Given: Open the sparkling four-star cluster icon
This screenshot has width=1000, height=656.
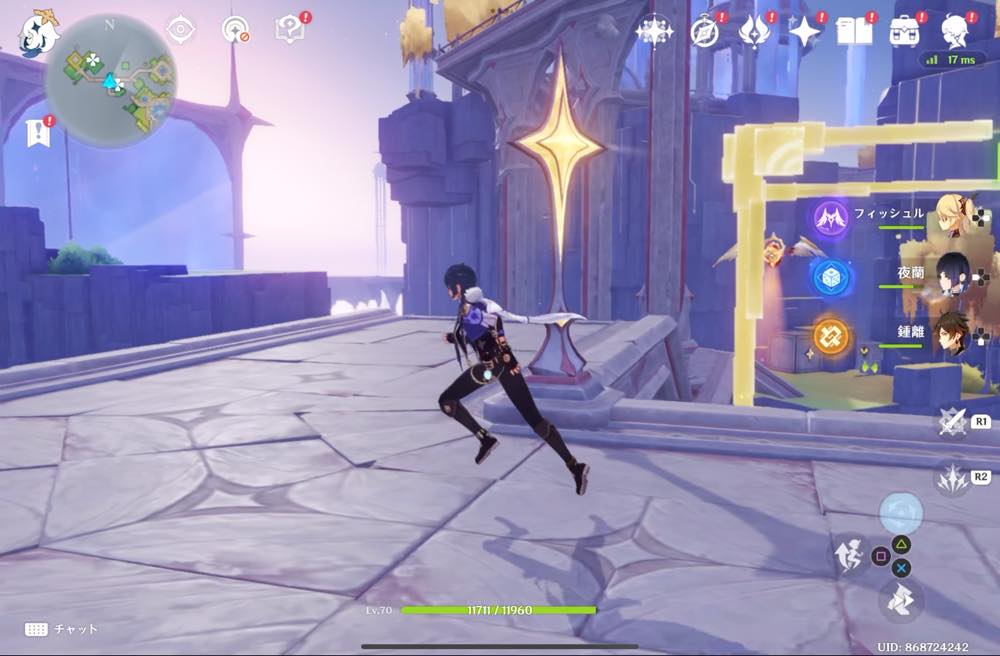Looking at the screenshot, I should (654, 31).
